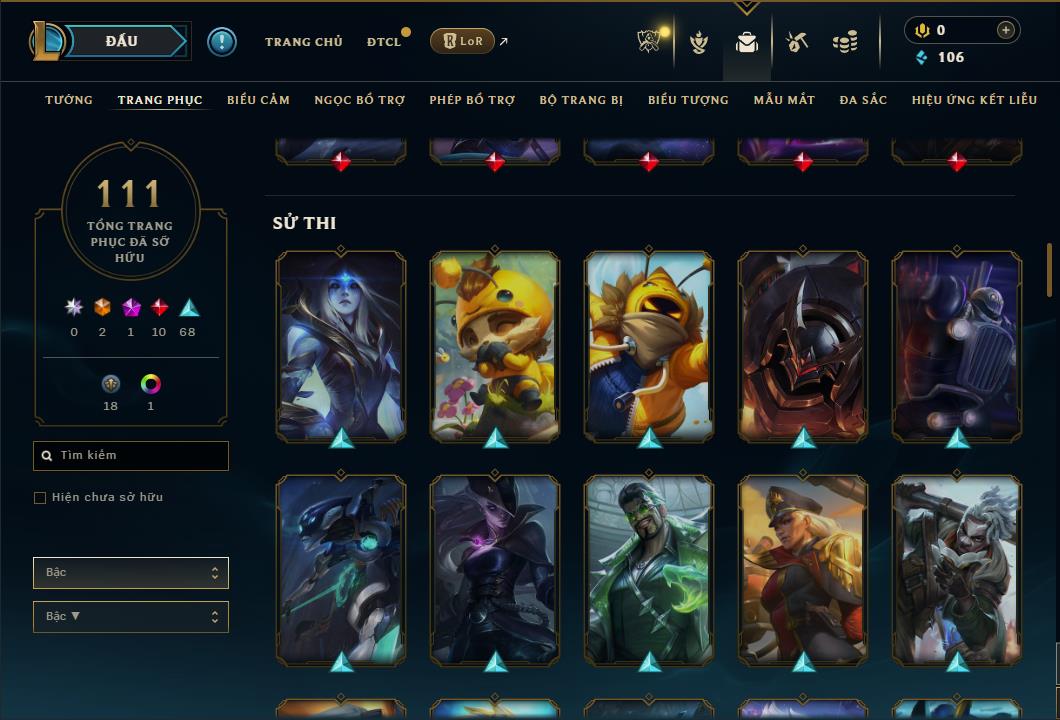The height and width of the screenshot is (720, 1060).
Task: Click the blue exclamation alert icon
Action: (x=222, y=42)
